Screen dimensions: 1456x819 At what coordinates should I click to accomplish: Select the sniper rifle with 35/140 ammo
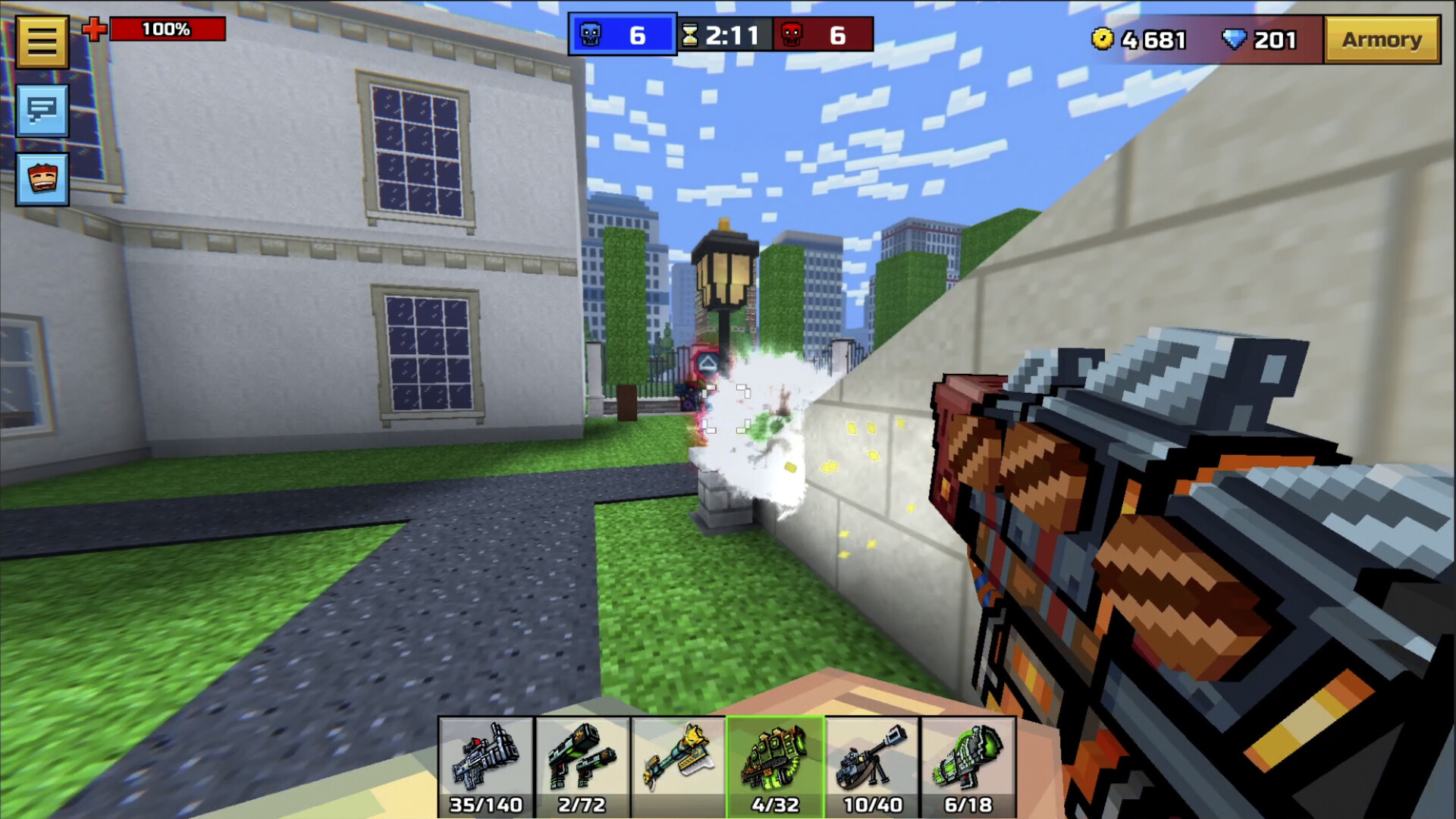(486, 762)
